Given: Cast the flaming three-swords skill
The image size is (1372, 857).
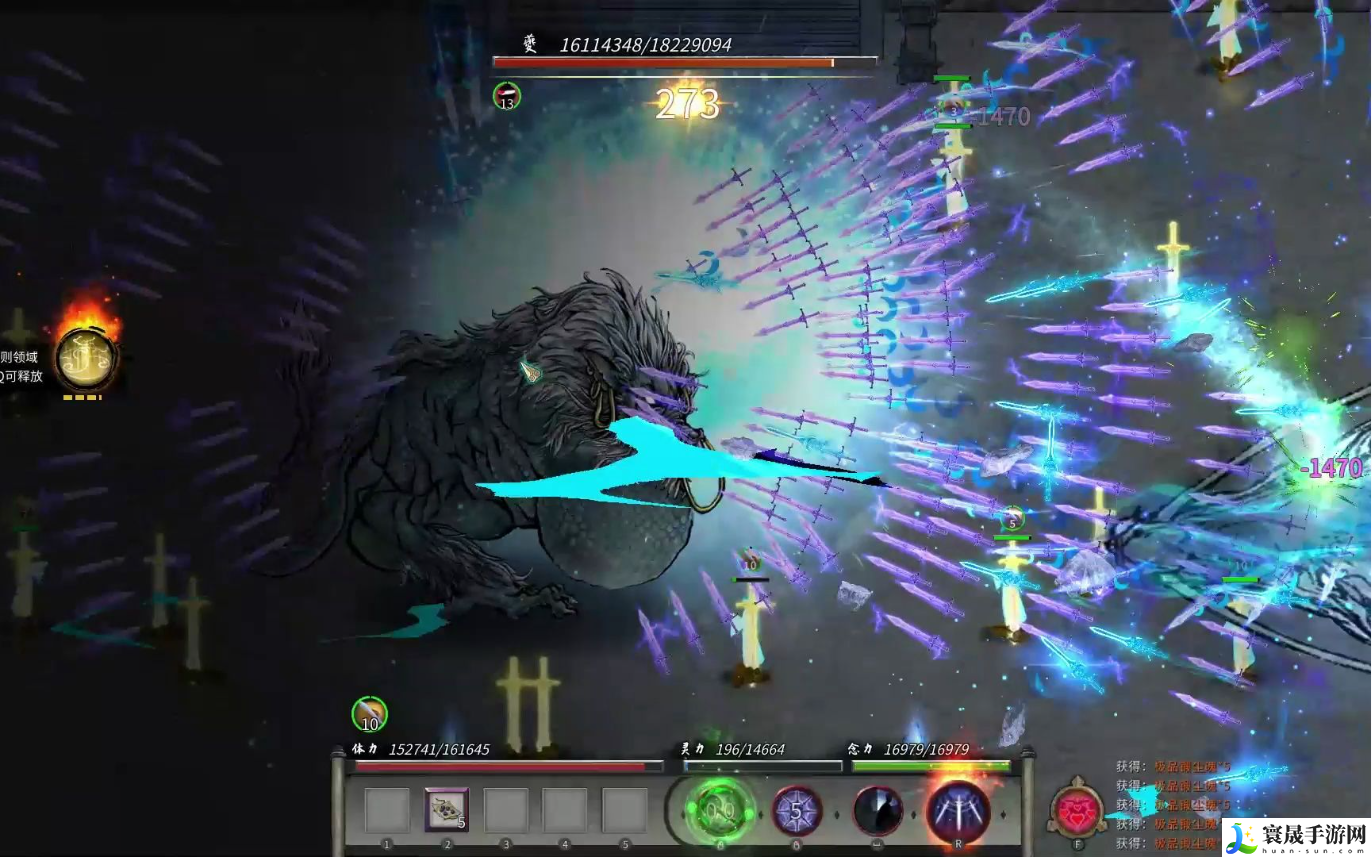Looking at the screenshot, I should 958,811.
